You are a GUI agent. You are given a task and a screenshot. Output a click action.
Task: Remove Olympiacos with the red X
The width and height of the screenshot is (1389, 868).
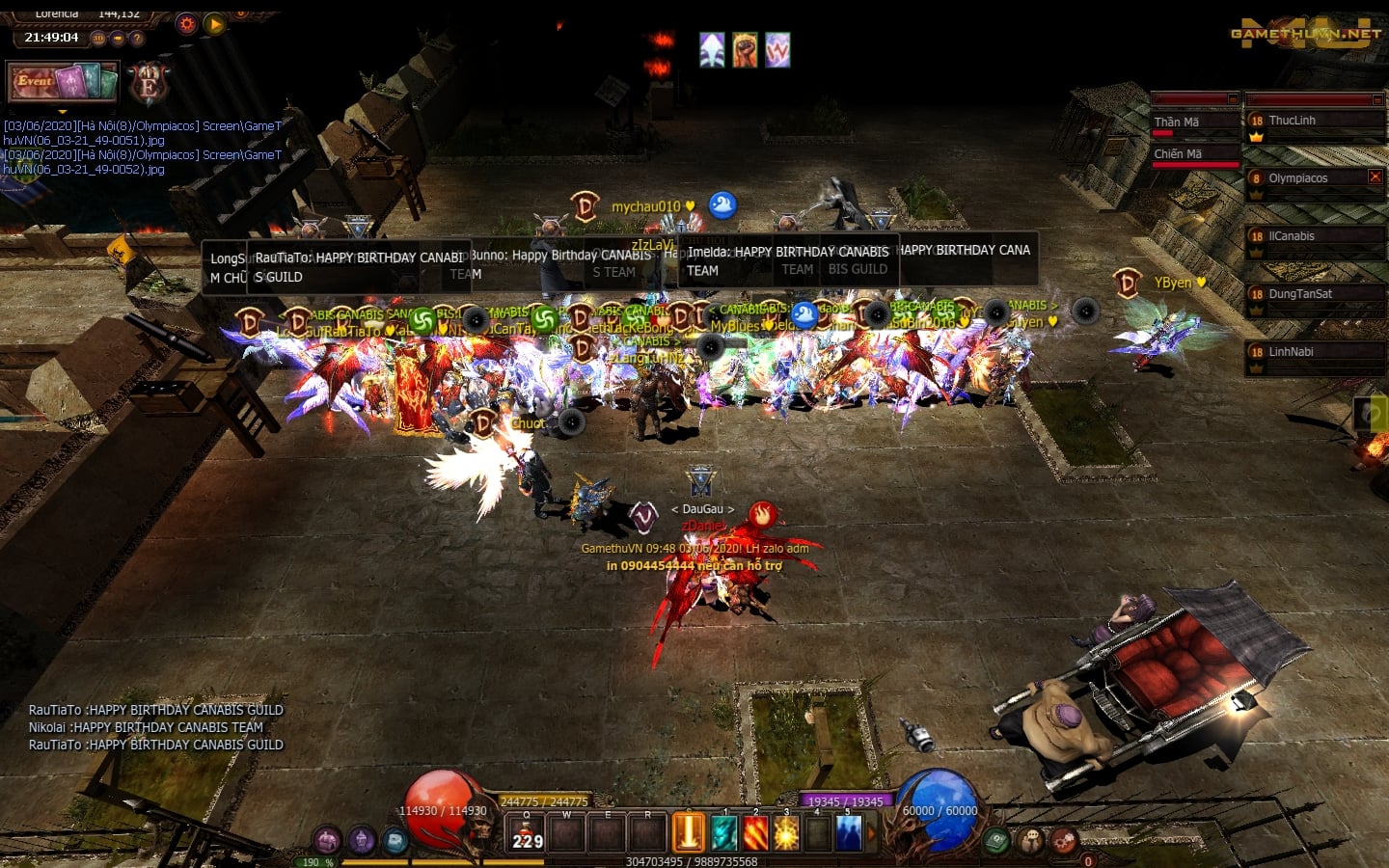[1375, 176]
